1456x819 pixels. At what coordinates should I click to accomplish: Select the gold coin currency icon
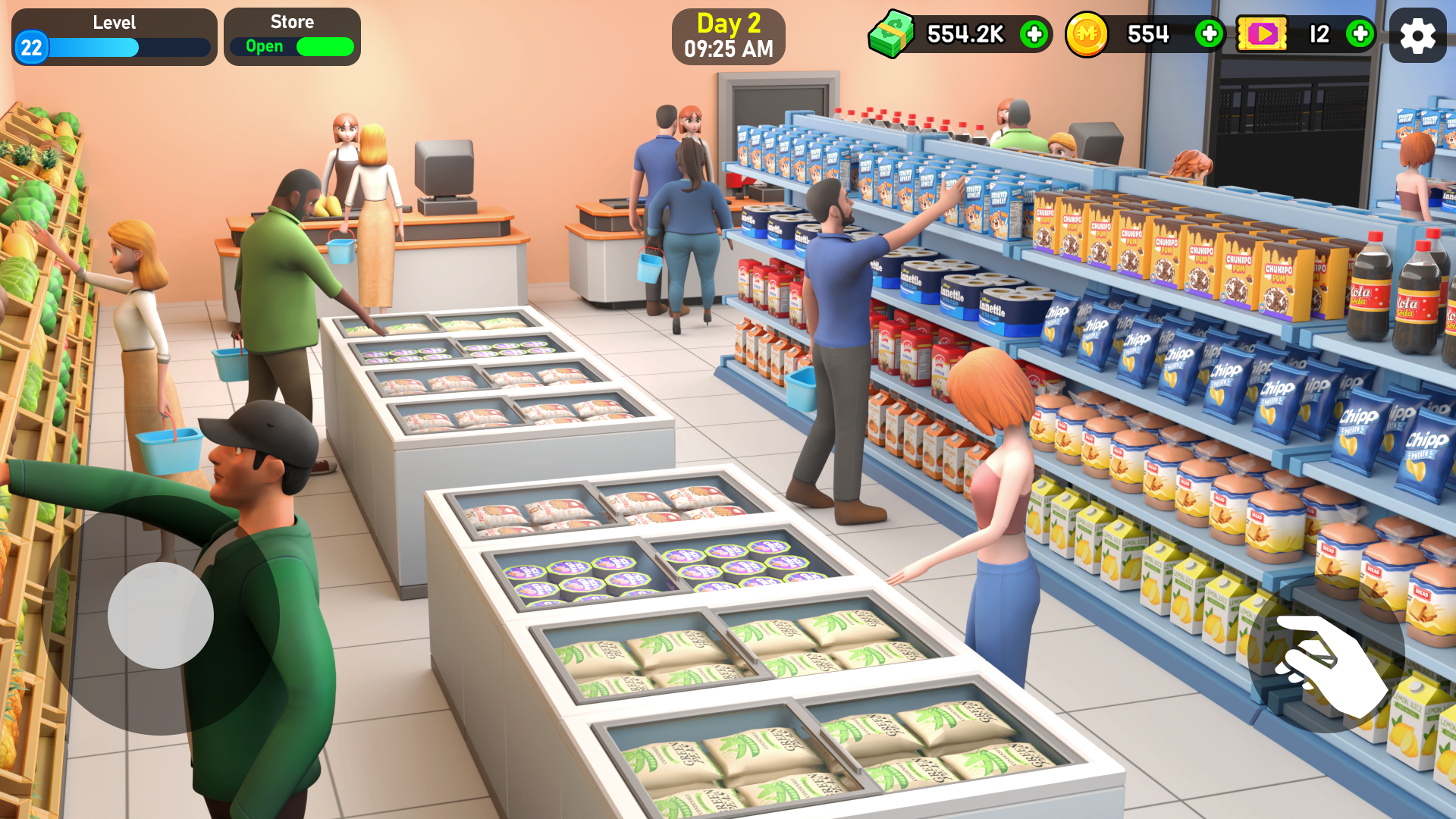point(1087,35)
